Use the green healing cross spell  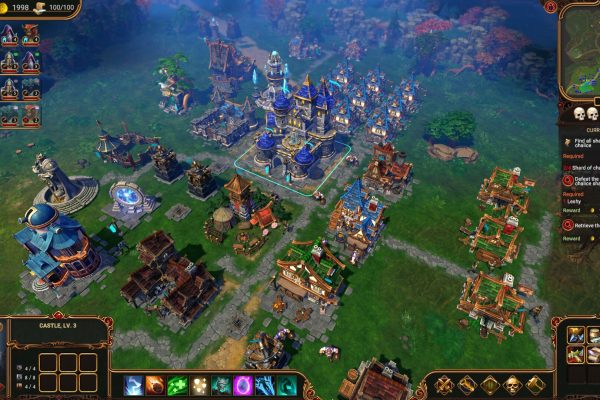click(x=178, y=385)
